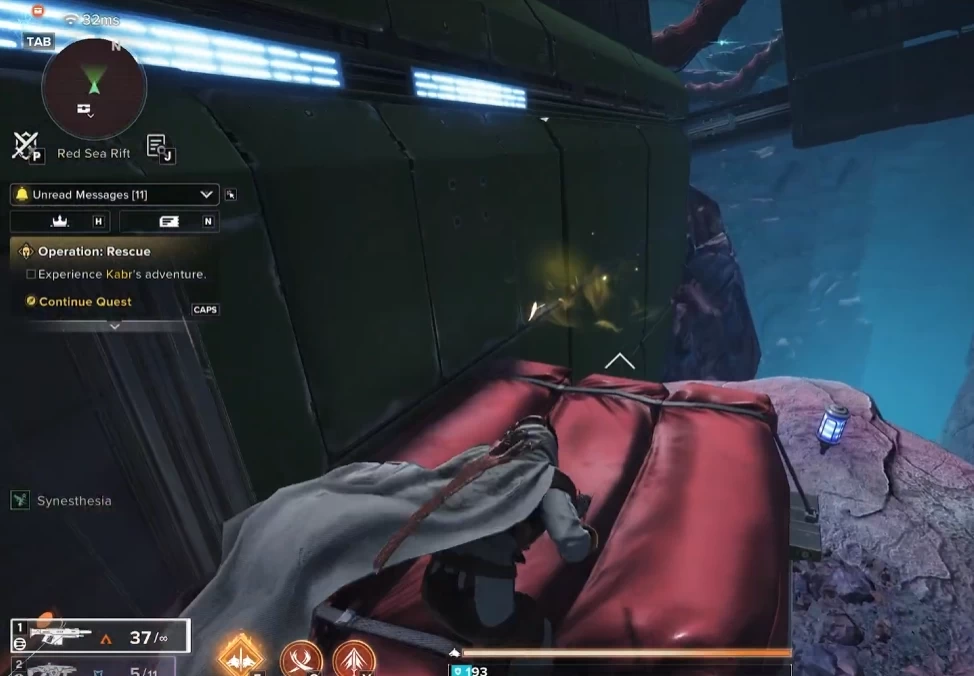The width and height of the screenshot is (974, 676).
Task: Select the Operation: Rescue quest tracker
Action: pos(94,252)
